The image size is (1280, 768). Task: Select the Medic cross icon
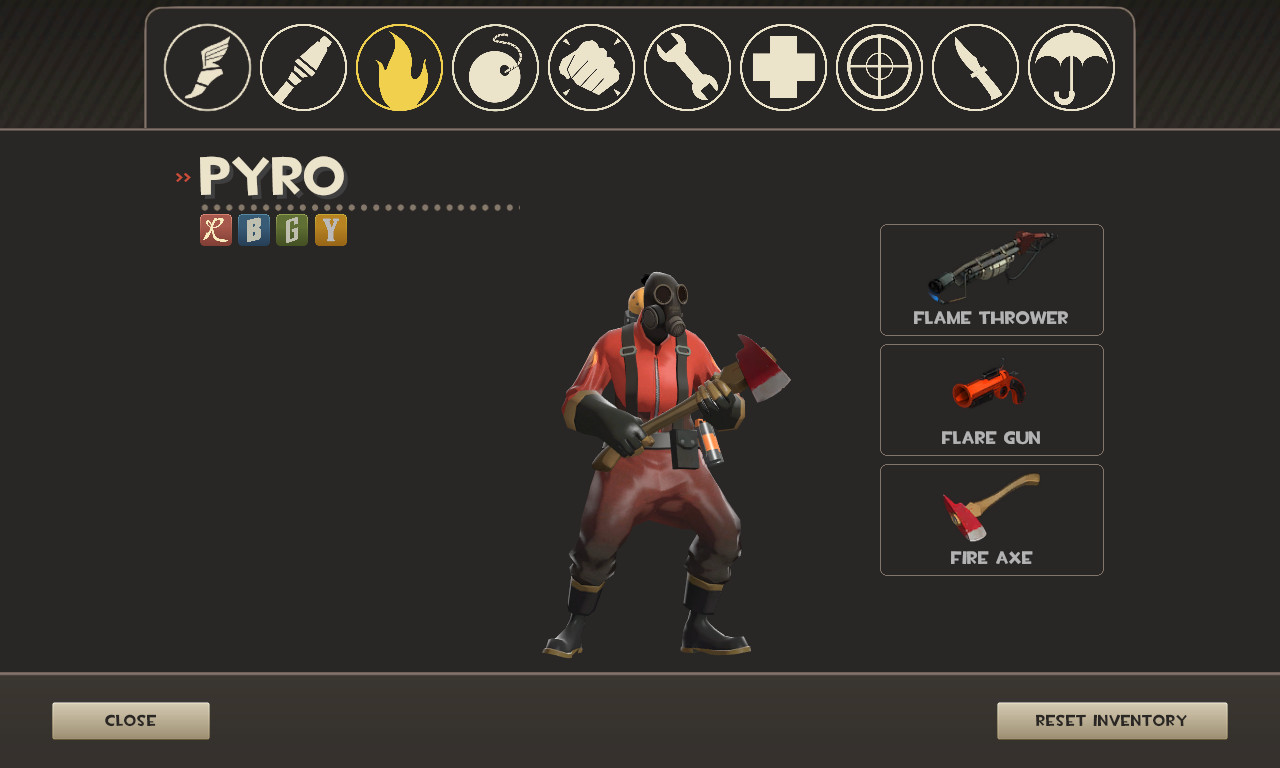[782, 67]
